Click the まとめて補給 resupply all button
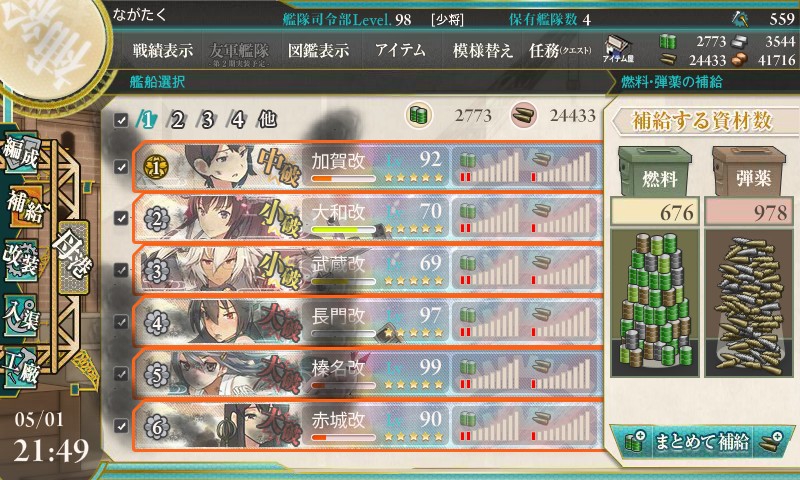The width and height of the screenshot is (800, 480). click(x=701, y=440)
